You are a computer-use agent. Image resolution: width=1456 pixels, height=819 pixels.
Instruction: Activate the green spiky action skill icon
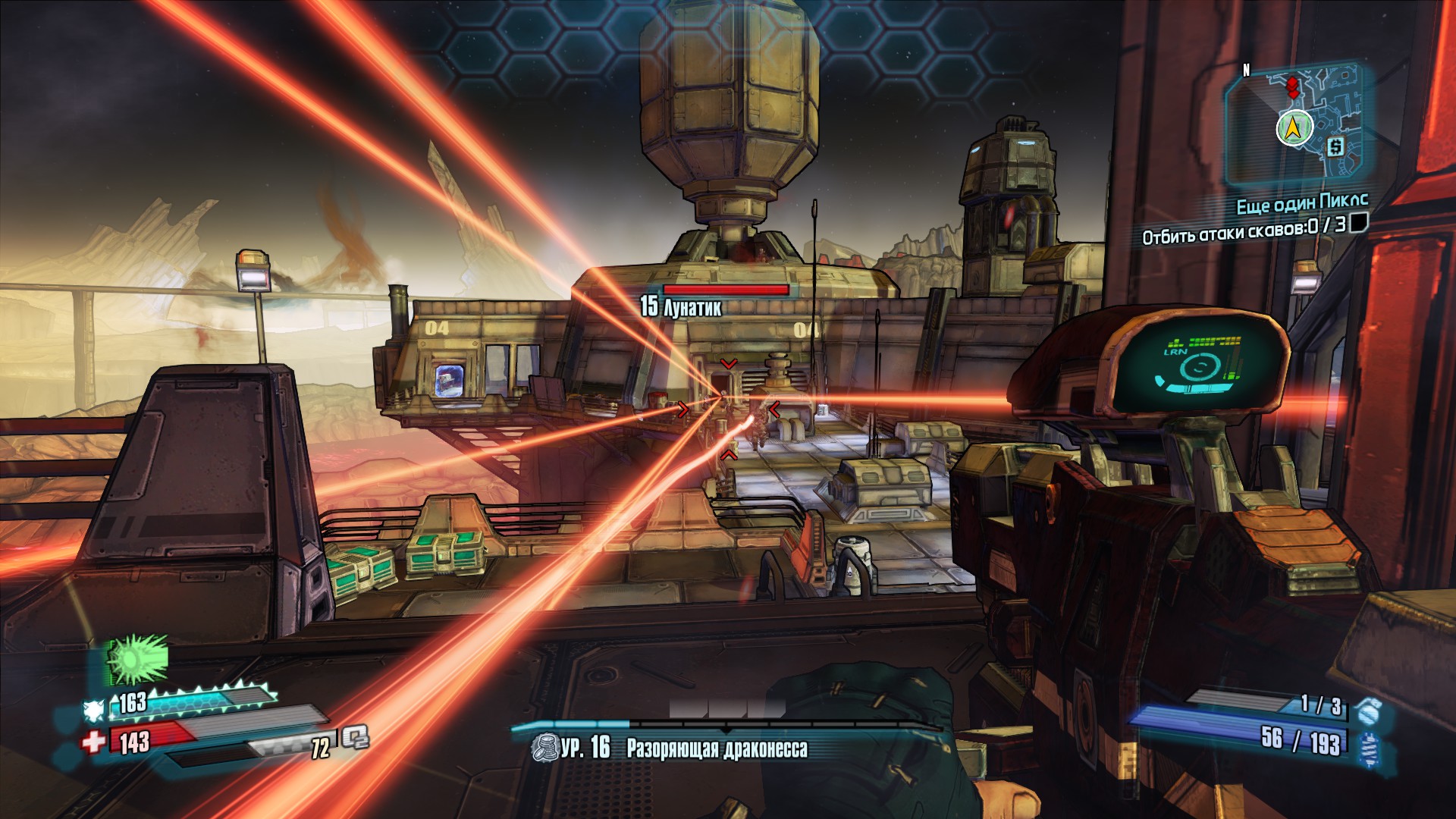point(137,658)
